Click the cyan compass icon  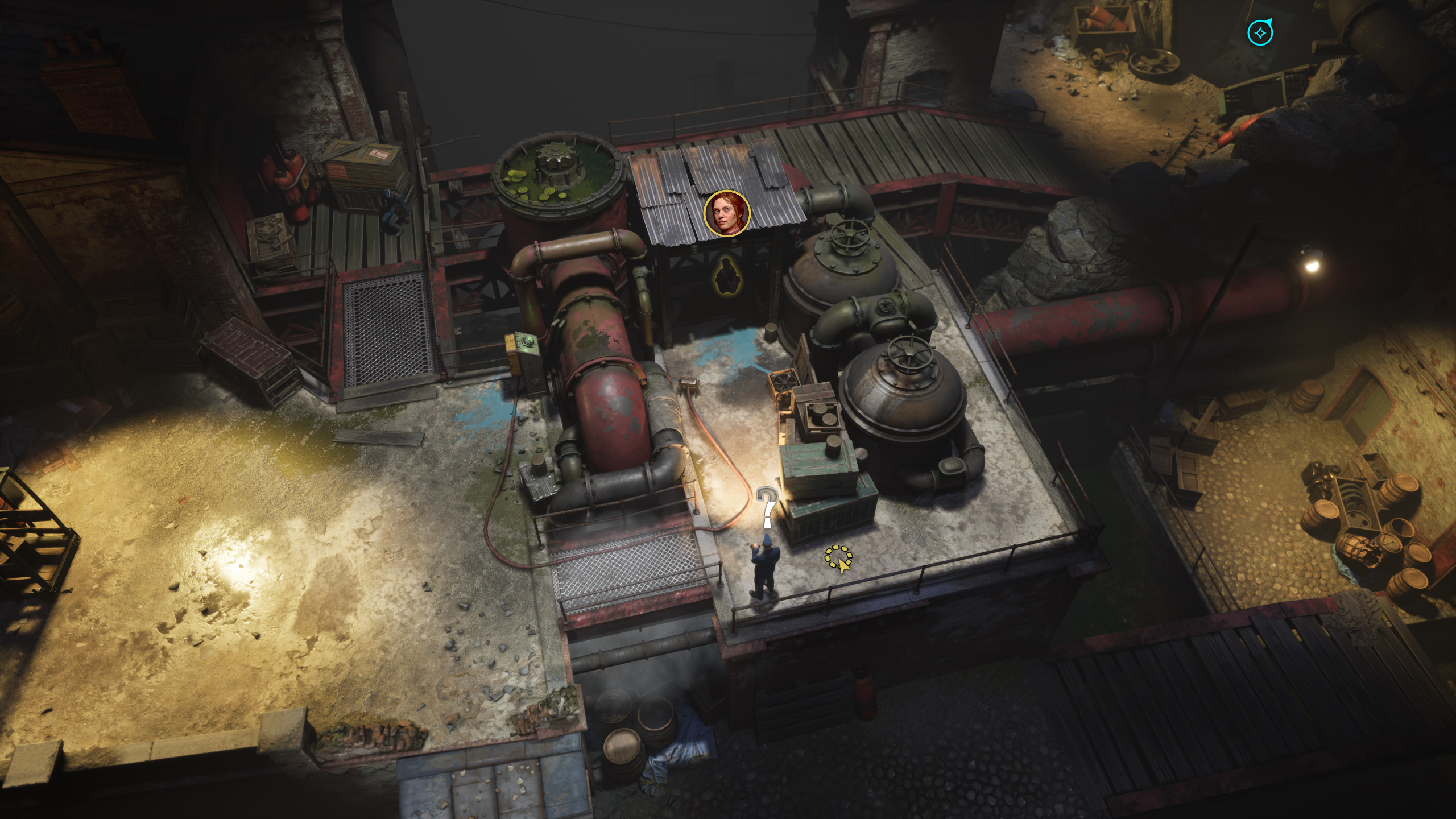[x=1260, y=34]
